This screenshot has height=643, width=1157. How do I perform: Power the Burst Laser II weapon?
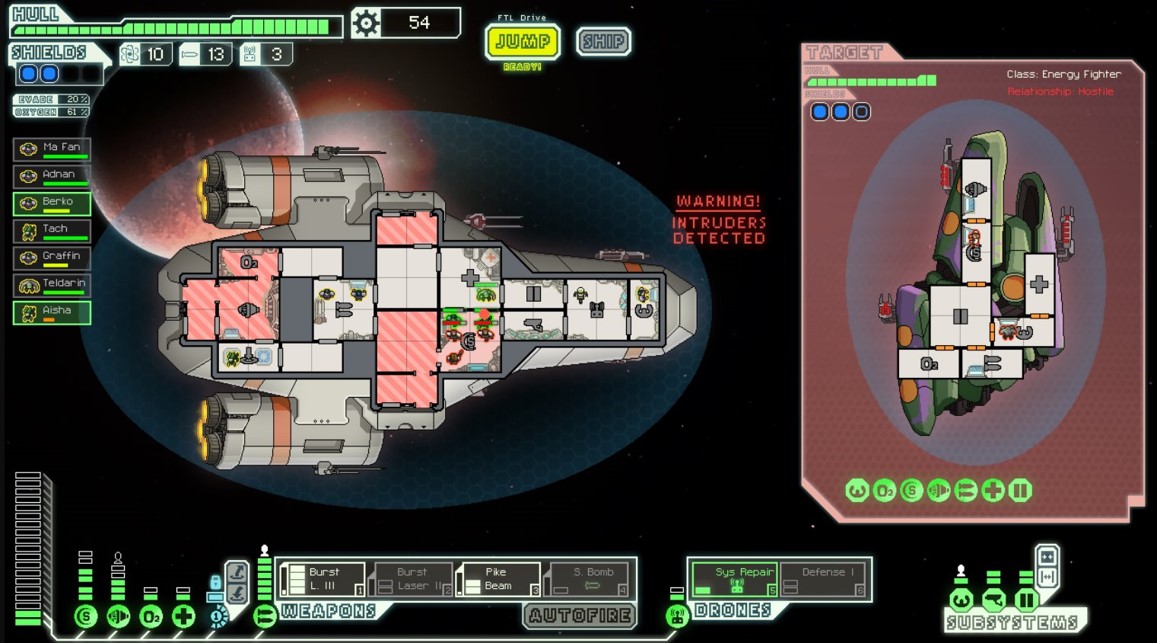pyautogui.click(x=412, y=579)
